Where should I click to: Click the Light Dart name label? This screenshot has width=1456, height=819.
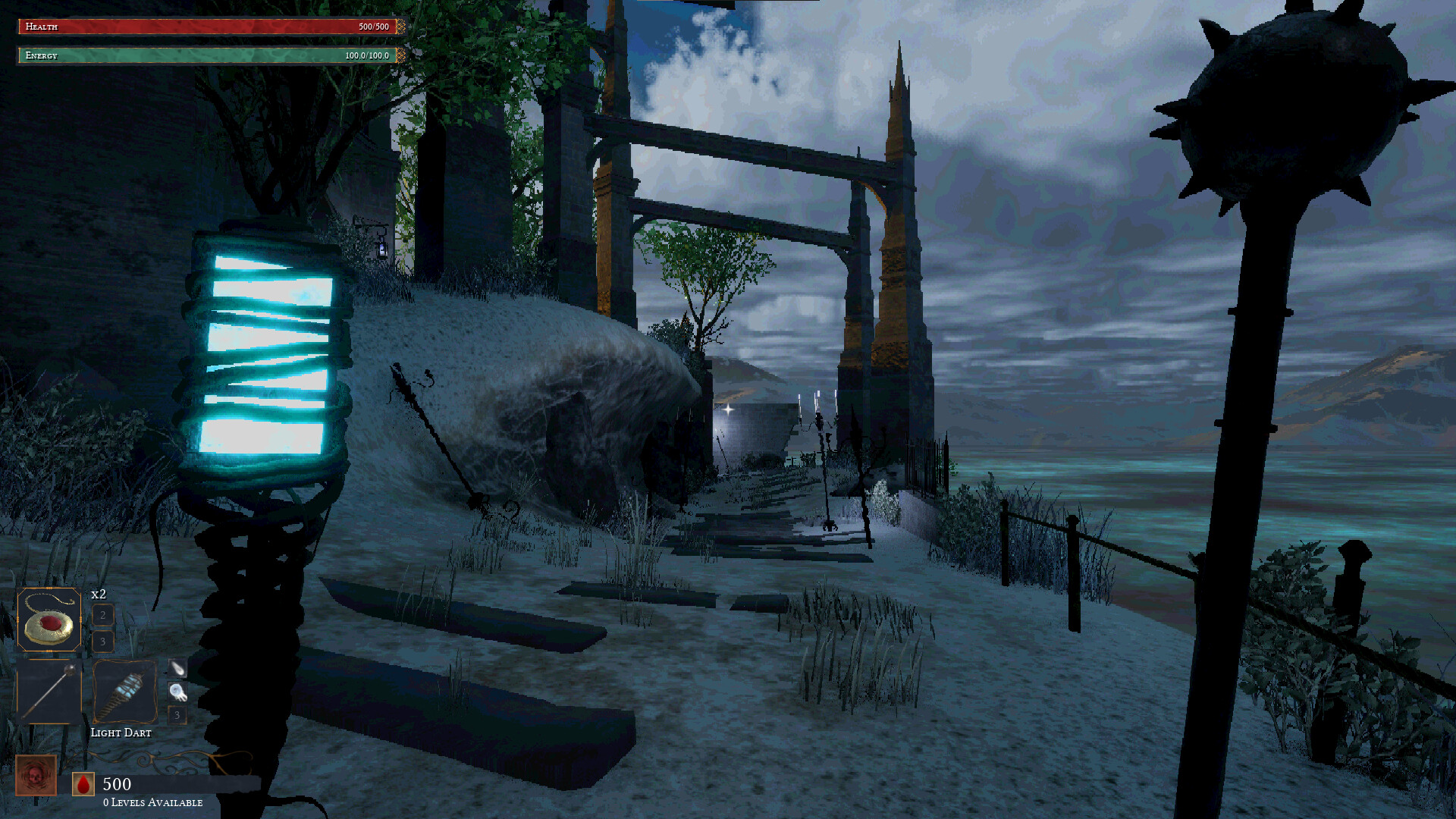121,732
